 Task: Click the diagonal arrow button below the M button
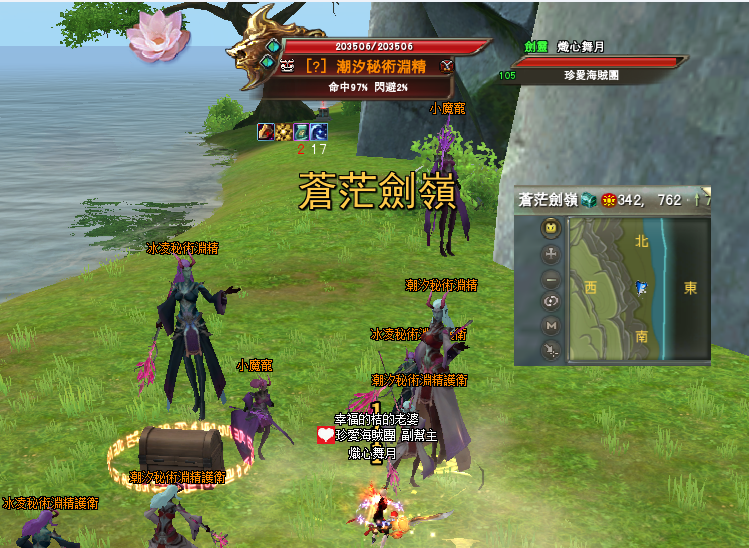coord(551,350)
